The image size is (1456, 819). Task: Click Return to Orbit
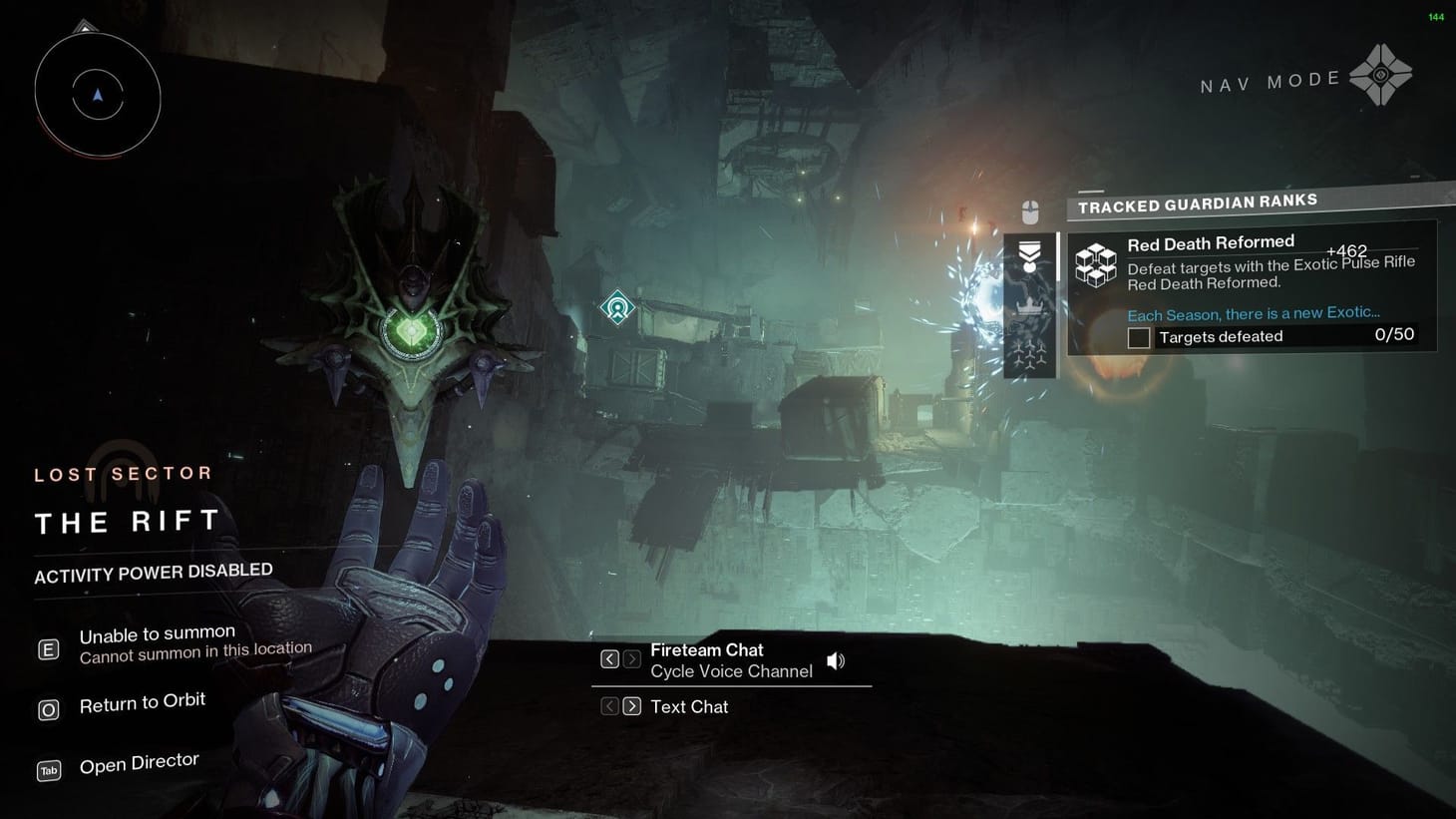click(143, 701)
